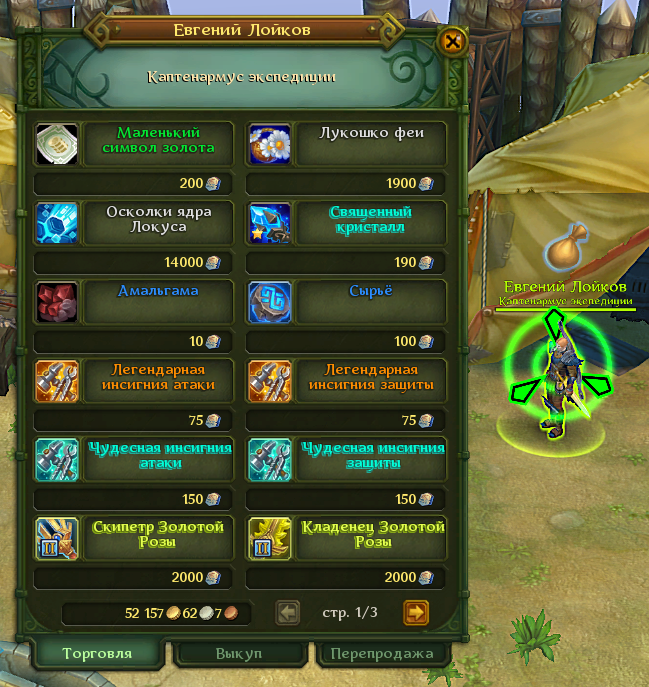
Task: Open the Выкуп tab
Action: point(239,654)
